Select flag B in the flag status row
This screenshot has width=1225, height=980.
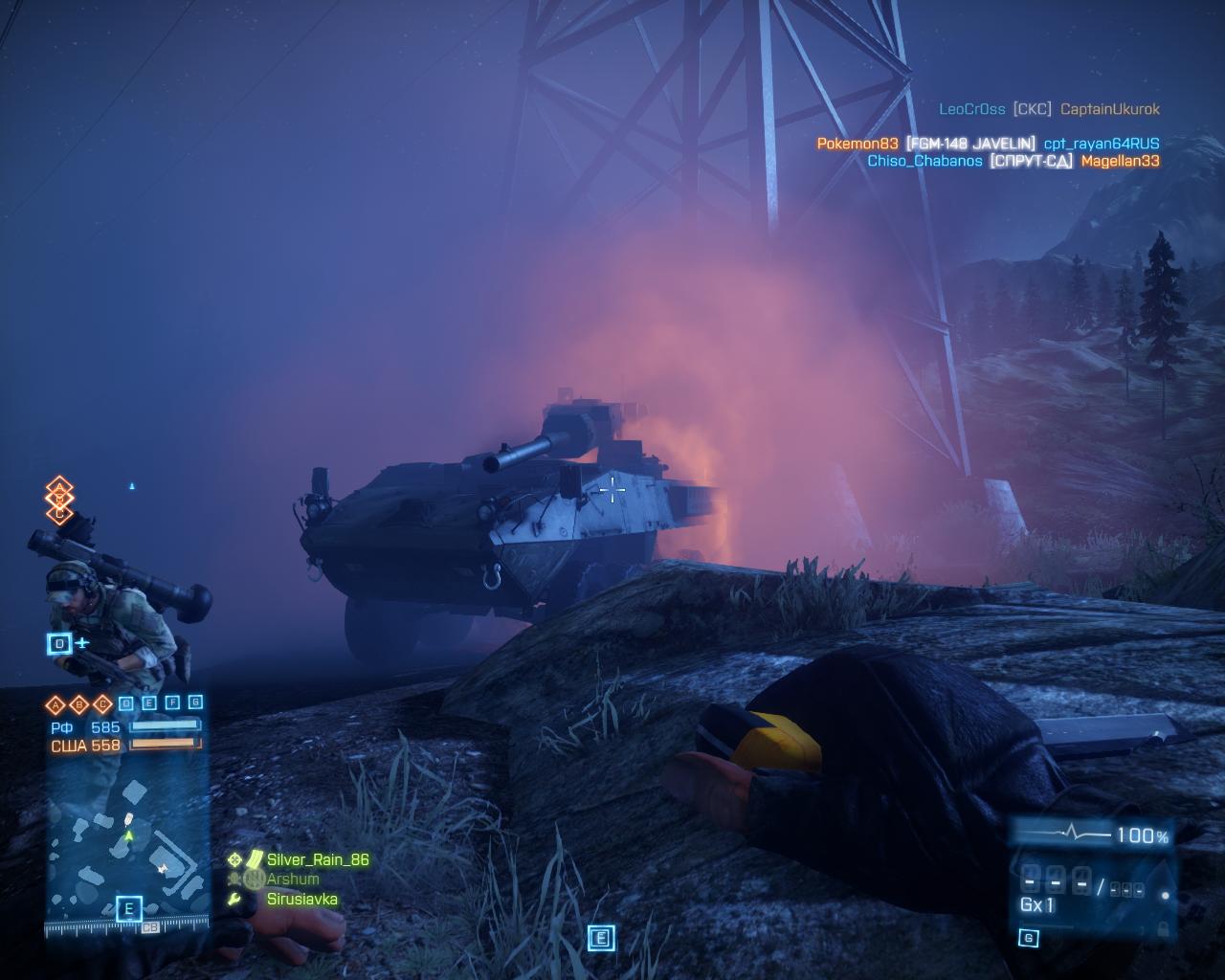pyautogui.click(x=78, y=705)
